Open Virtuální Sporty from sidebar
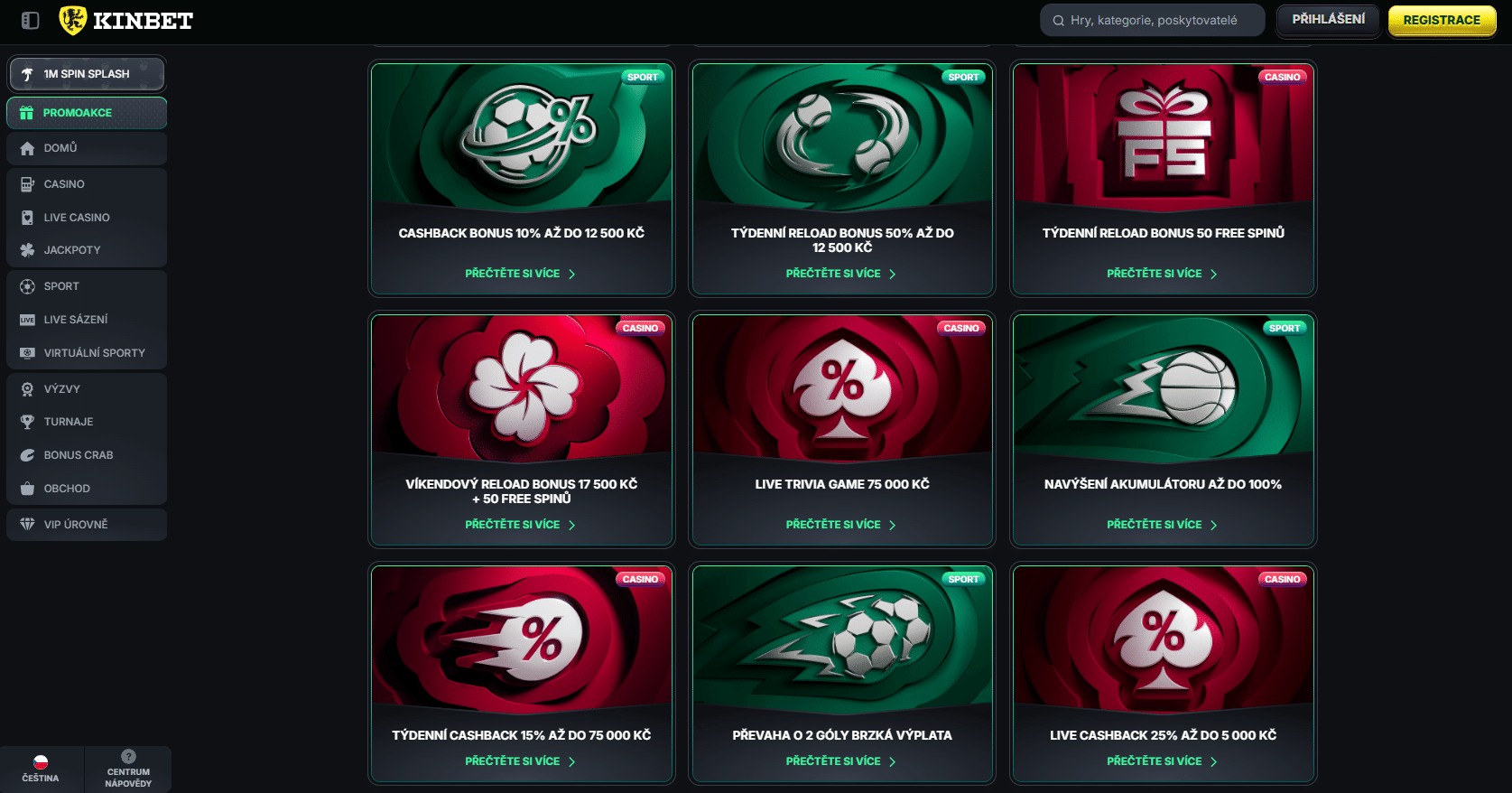This screenshot has width=1512, height=793. click(x=27, y=352)
